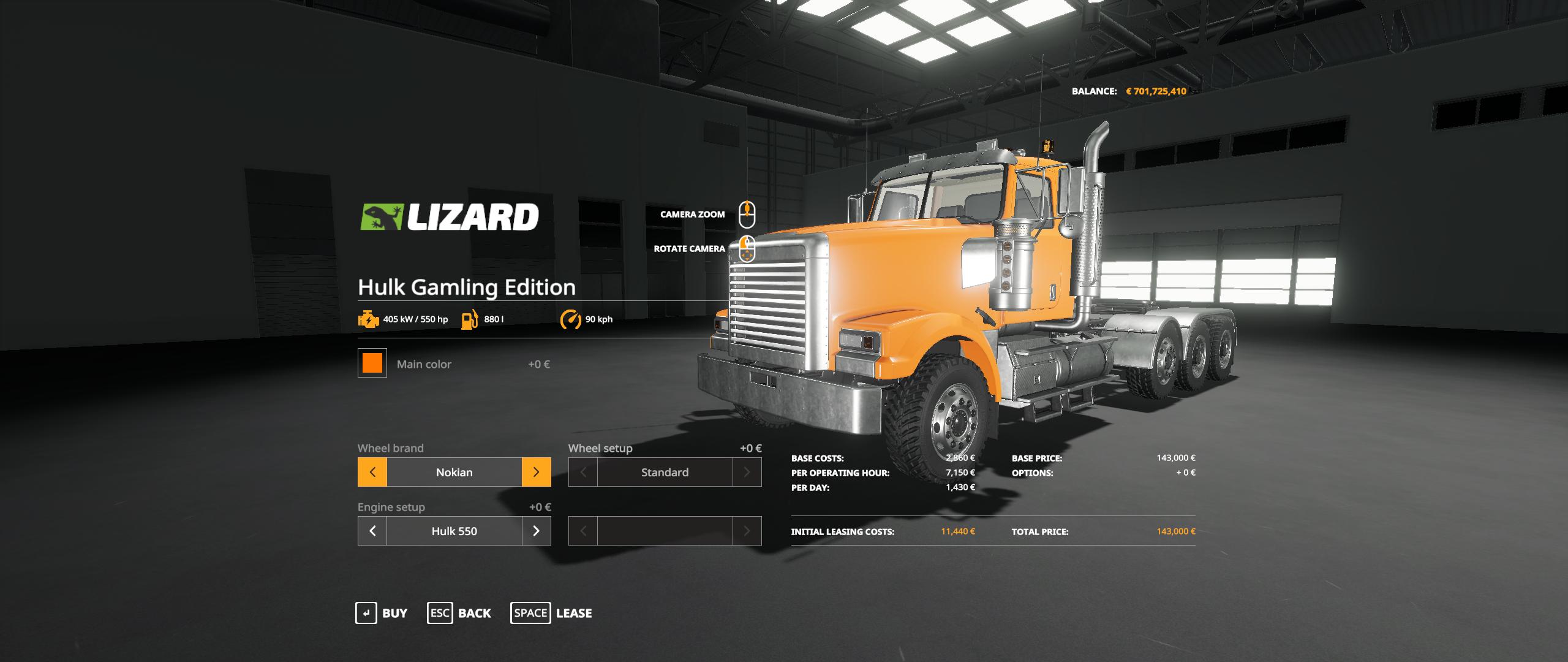Viewport: 1568px width, 662px height.
Task: Click the Wheel setup left arrow
Action: (583, 472)
